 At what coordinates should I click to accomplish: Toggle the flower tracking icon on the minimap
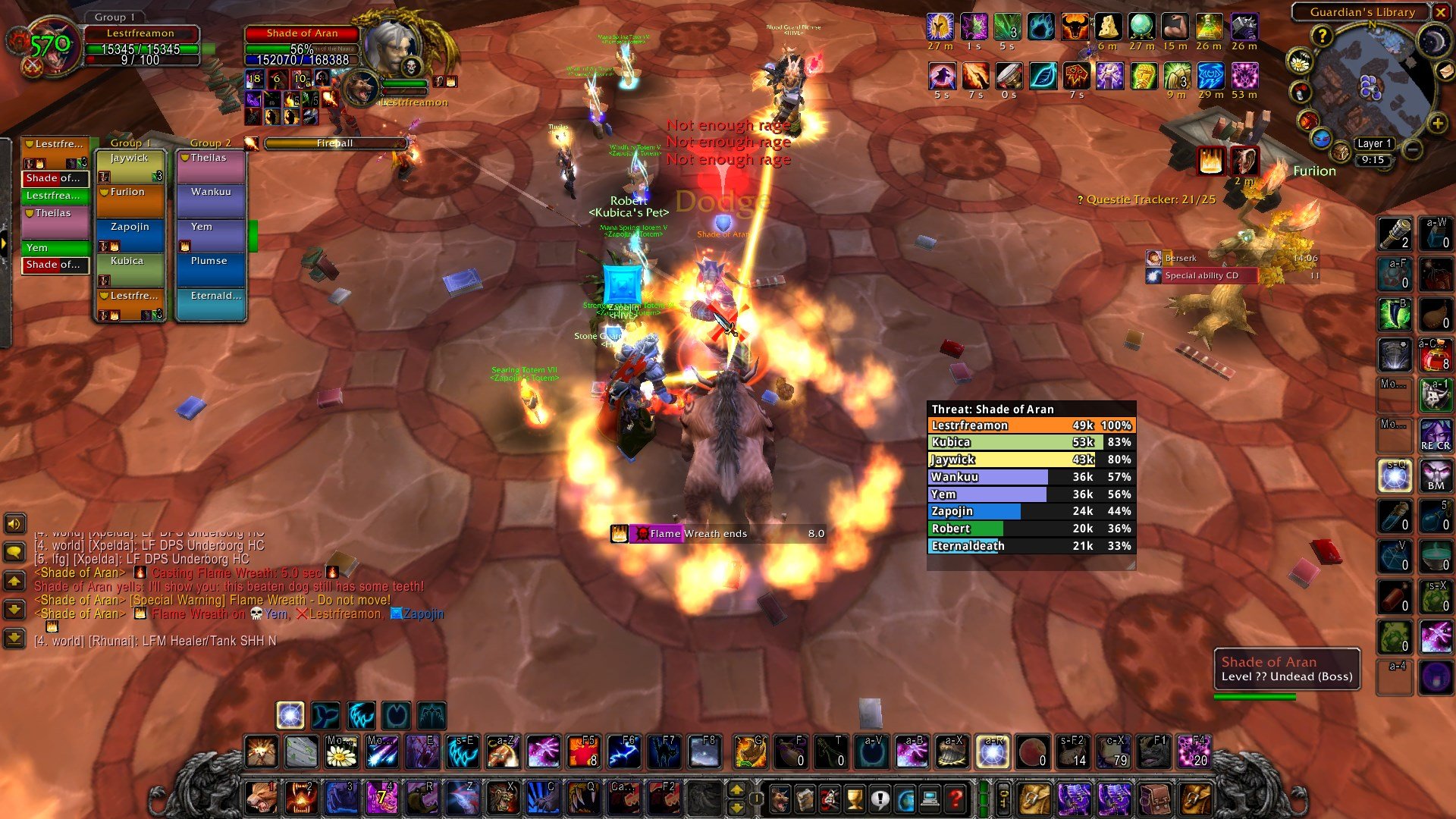[1300, 62]
